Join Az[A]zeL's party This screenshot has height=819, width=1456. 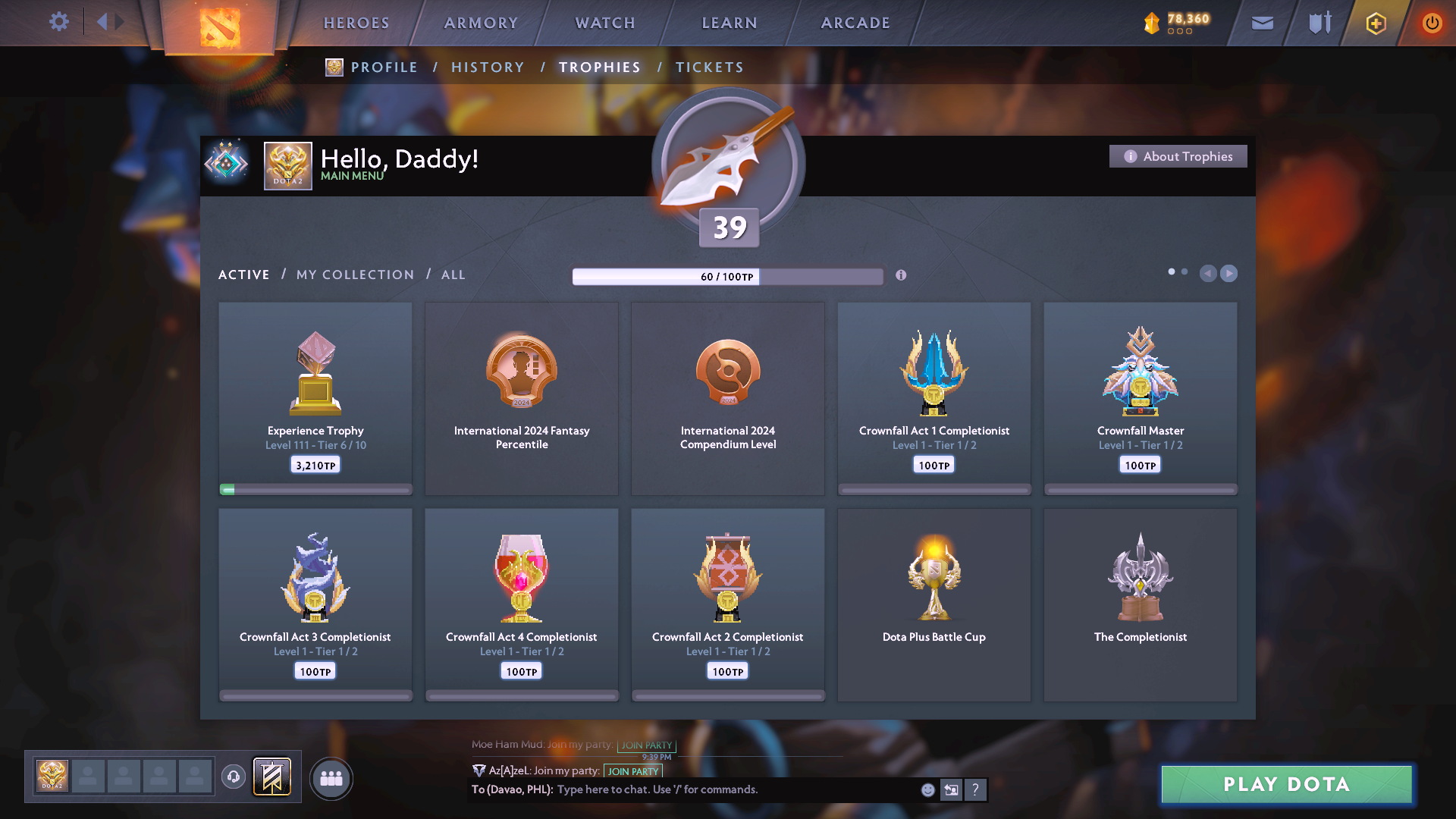tap(633, 771)
